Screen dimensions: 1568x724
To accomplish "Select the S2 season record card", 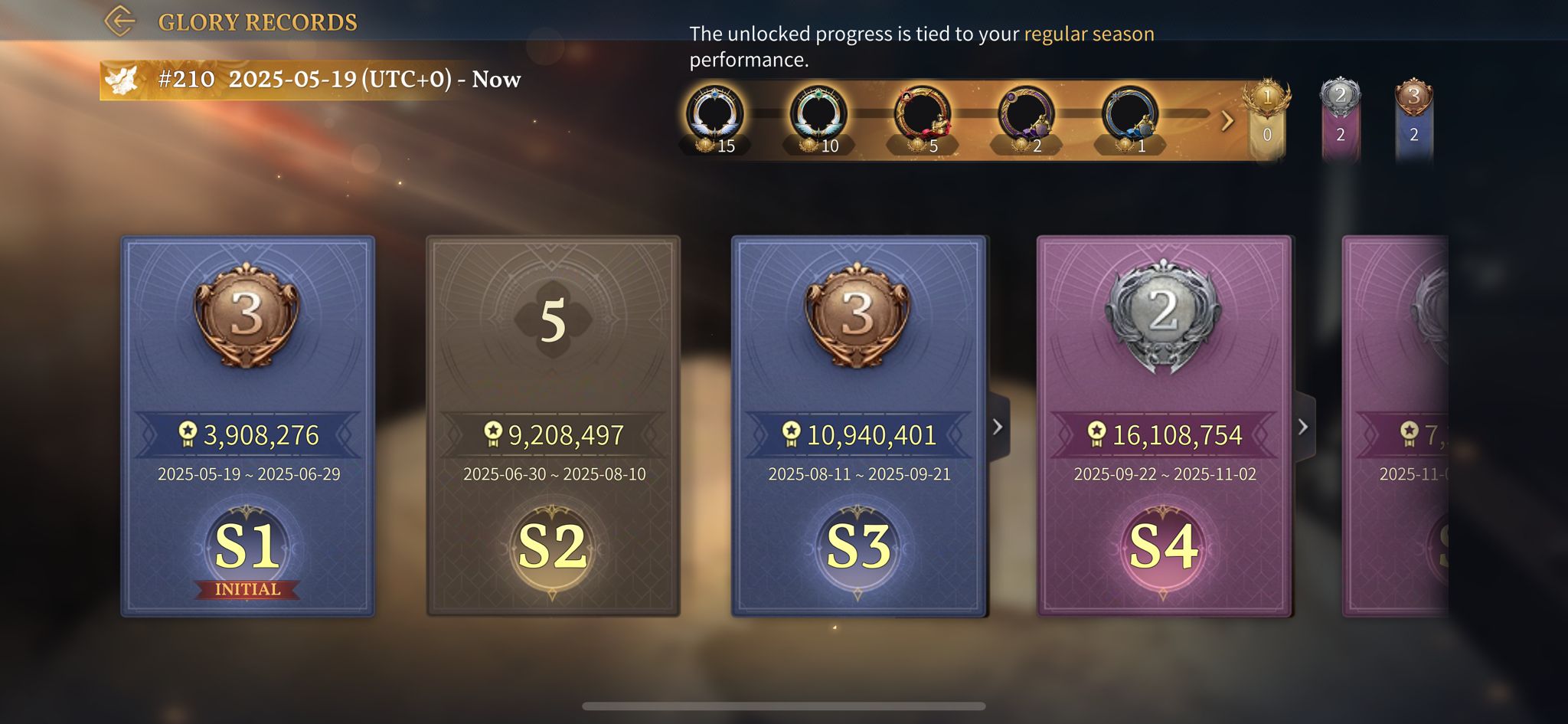I will (553, 425).
